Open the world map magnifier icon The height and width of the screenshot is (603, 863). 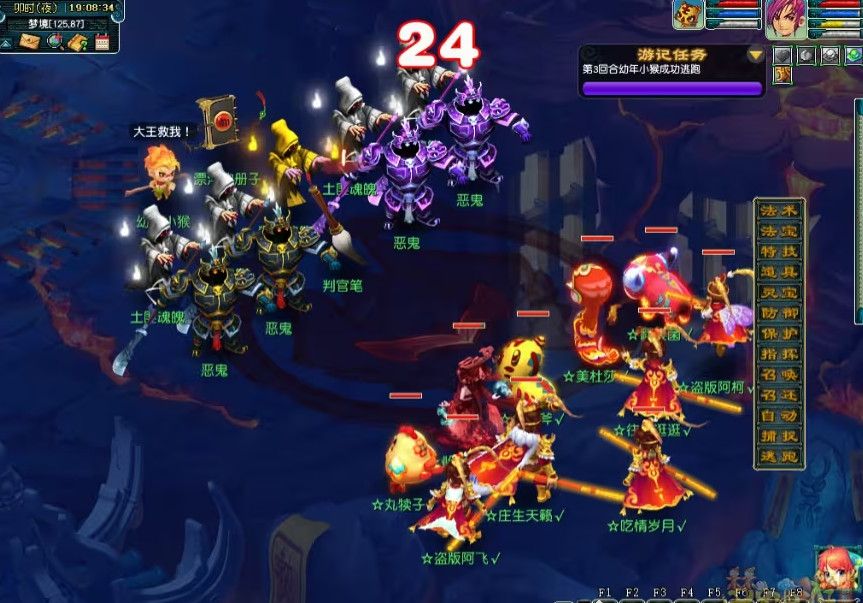click(55, 42)
